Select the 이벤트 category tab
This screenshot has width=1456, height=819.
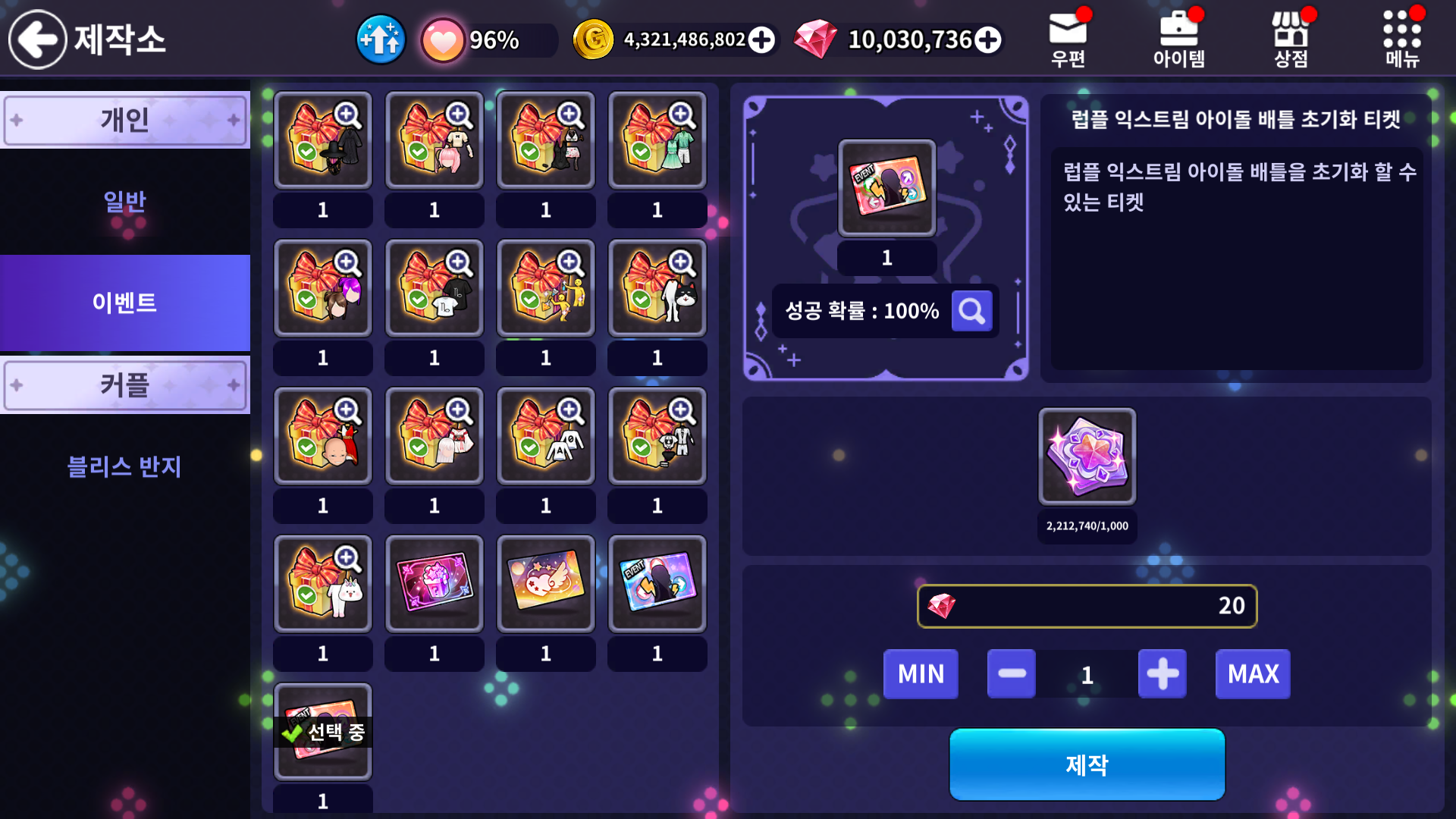(x=125, y=303)
